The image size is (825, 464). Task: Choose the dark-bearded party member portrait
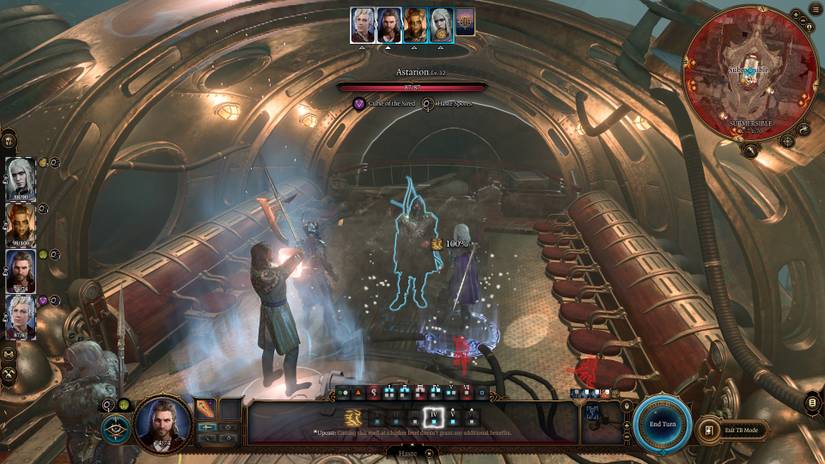(21, 269)
